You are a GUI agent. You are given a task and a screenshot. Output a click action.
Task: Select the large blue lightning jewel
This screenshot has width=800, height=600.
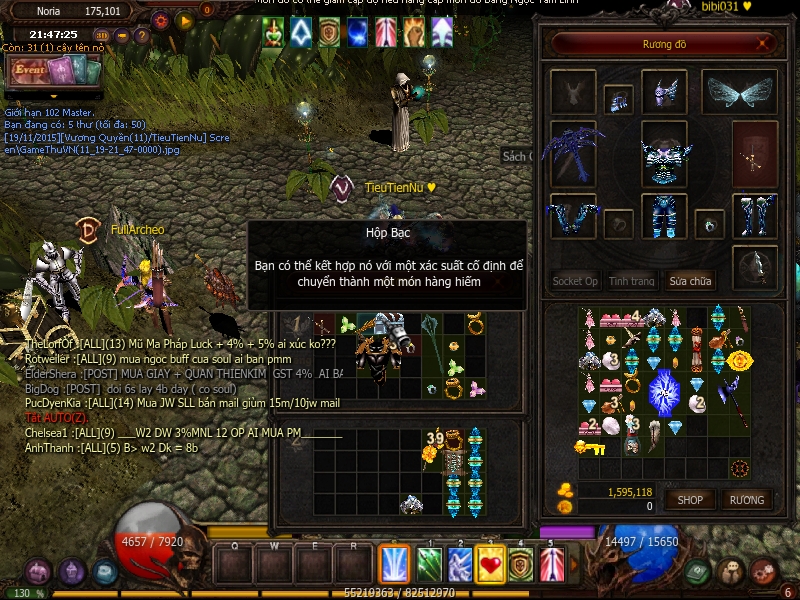click(x=664, y=390)
